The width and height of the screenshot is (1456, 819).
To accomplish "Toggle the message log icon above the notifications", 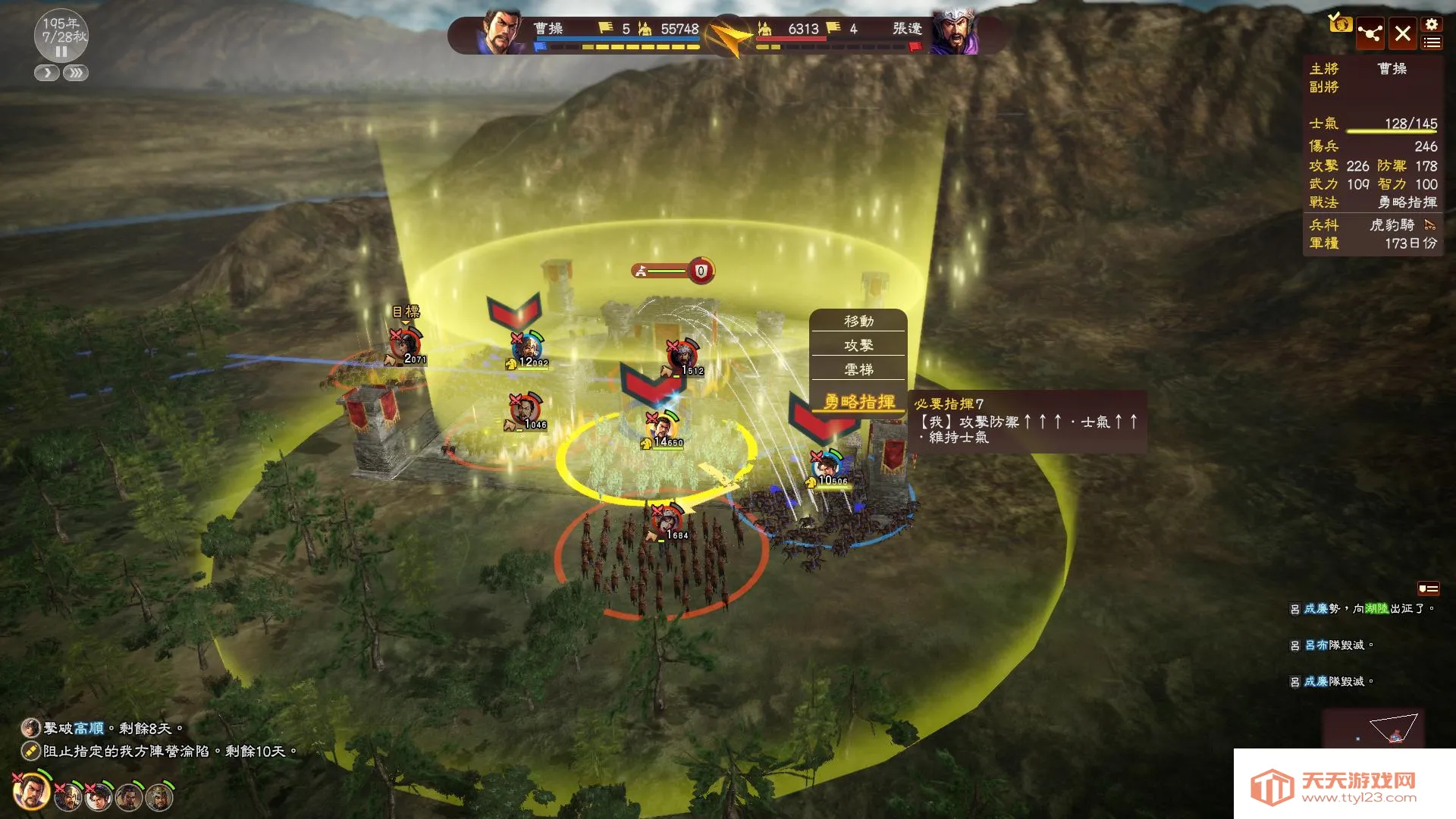I will (x=1428, y=588).
